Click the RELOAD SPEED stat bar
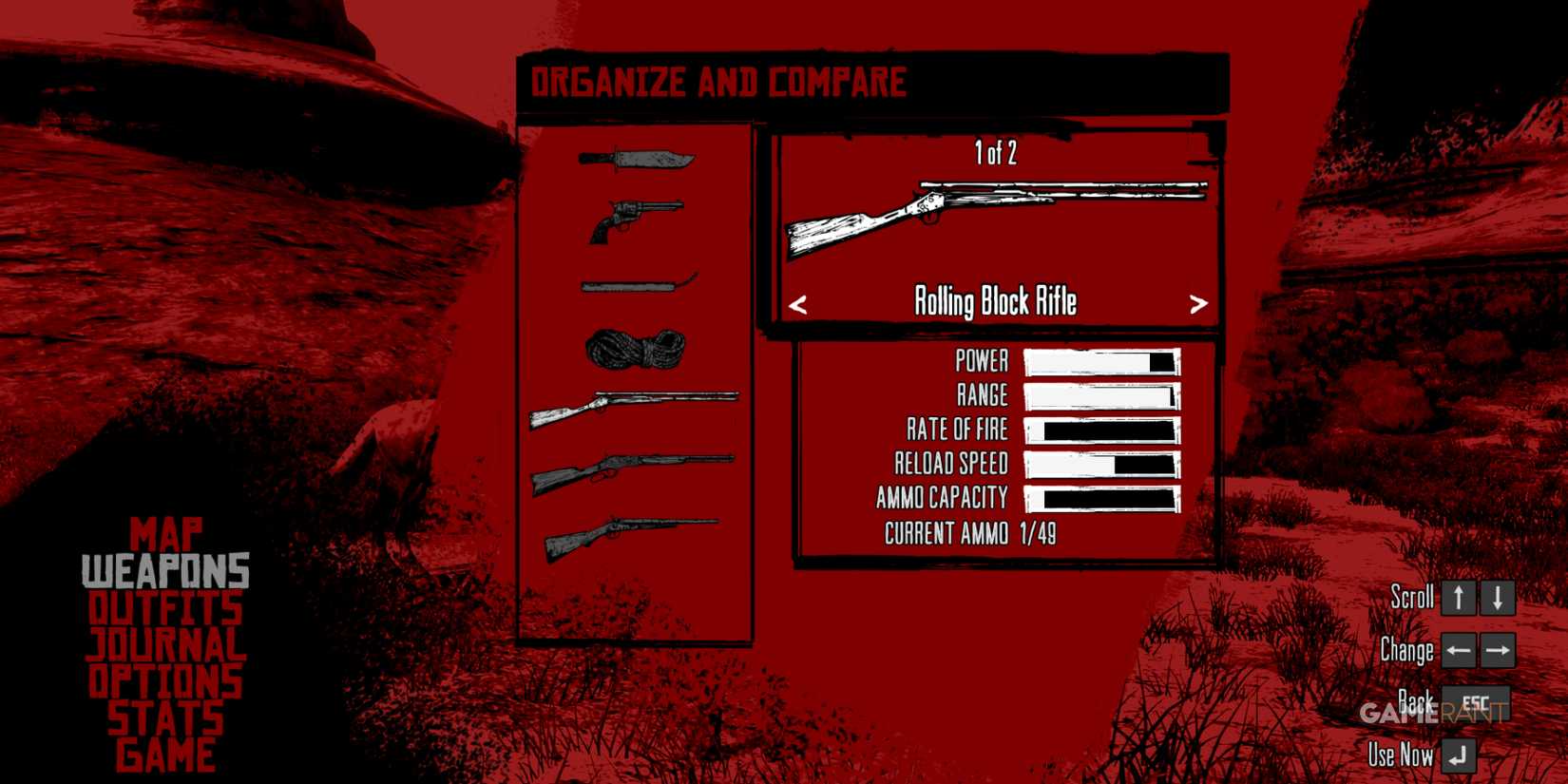The image size is (1568, 784). click(x=1100, y=465)
